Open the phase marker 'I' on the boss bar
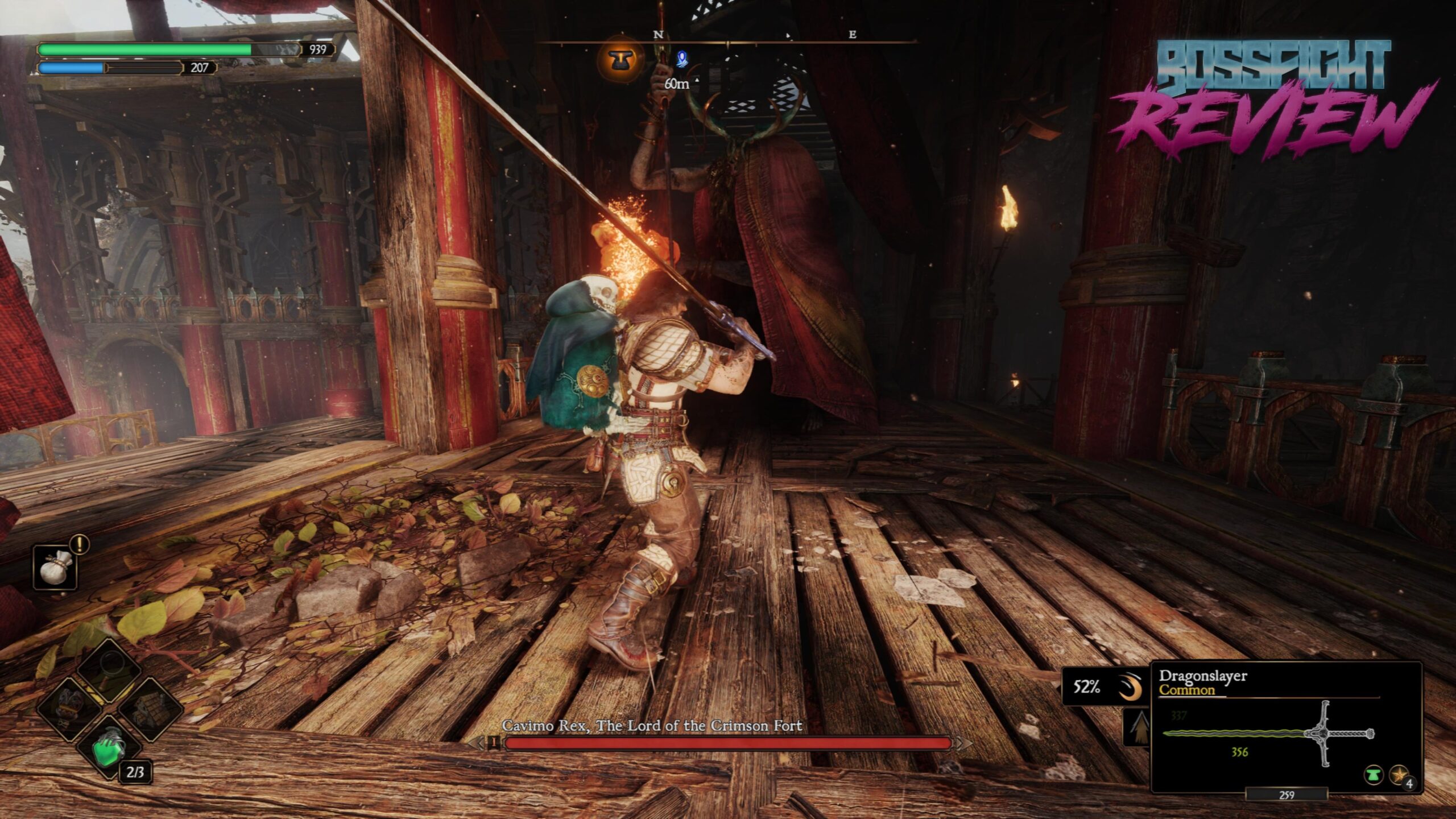This screenshot has height=819, width=1456. [494, 743]
